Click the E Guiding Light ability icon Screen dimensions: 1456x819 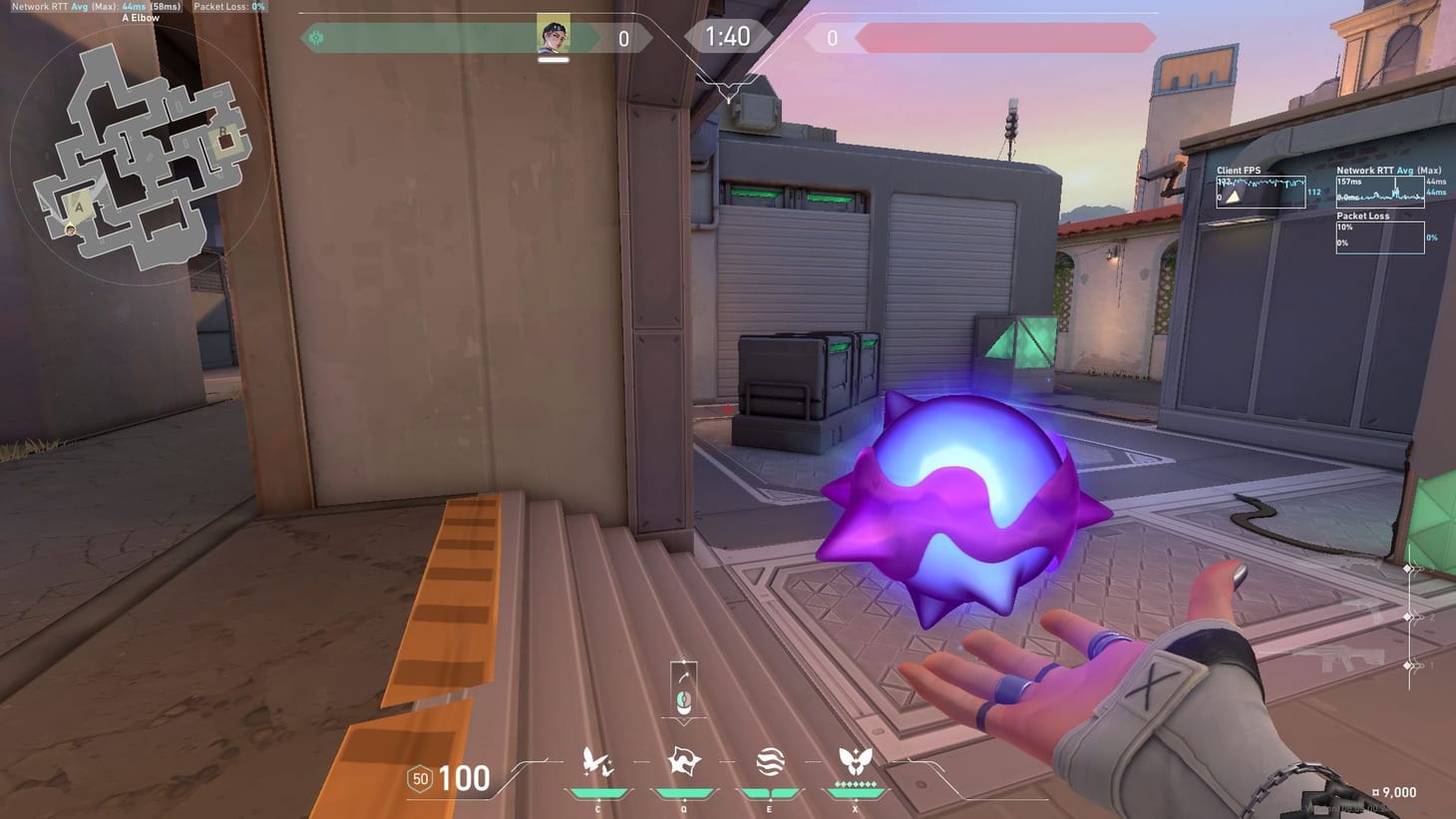[x=768, y=761]
